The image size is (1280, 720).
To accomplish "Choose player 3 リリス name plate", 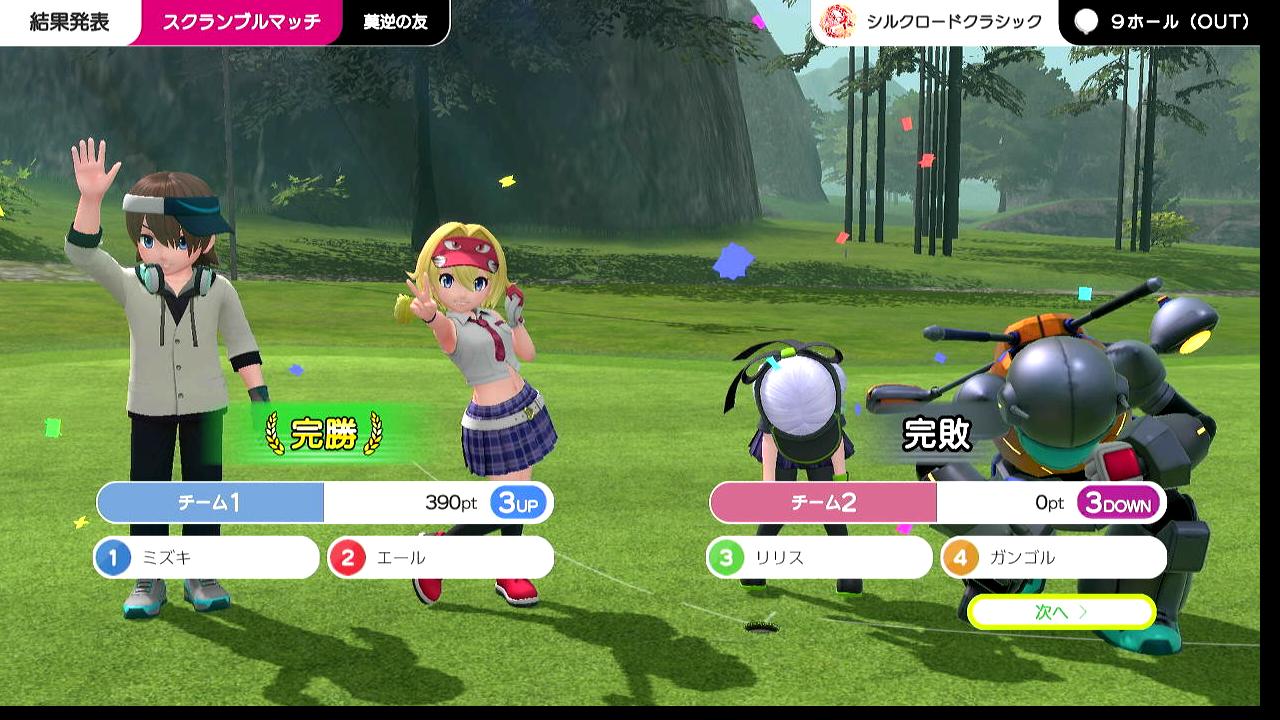I will point(819,558).
